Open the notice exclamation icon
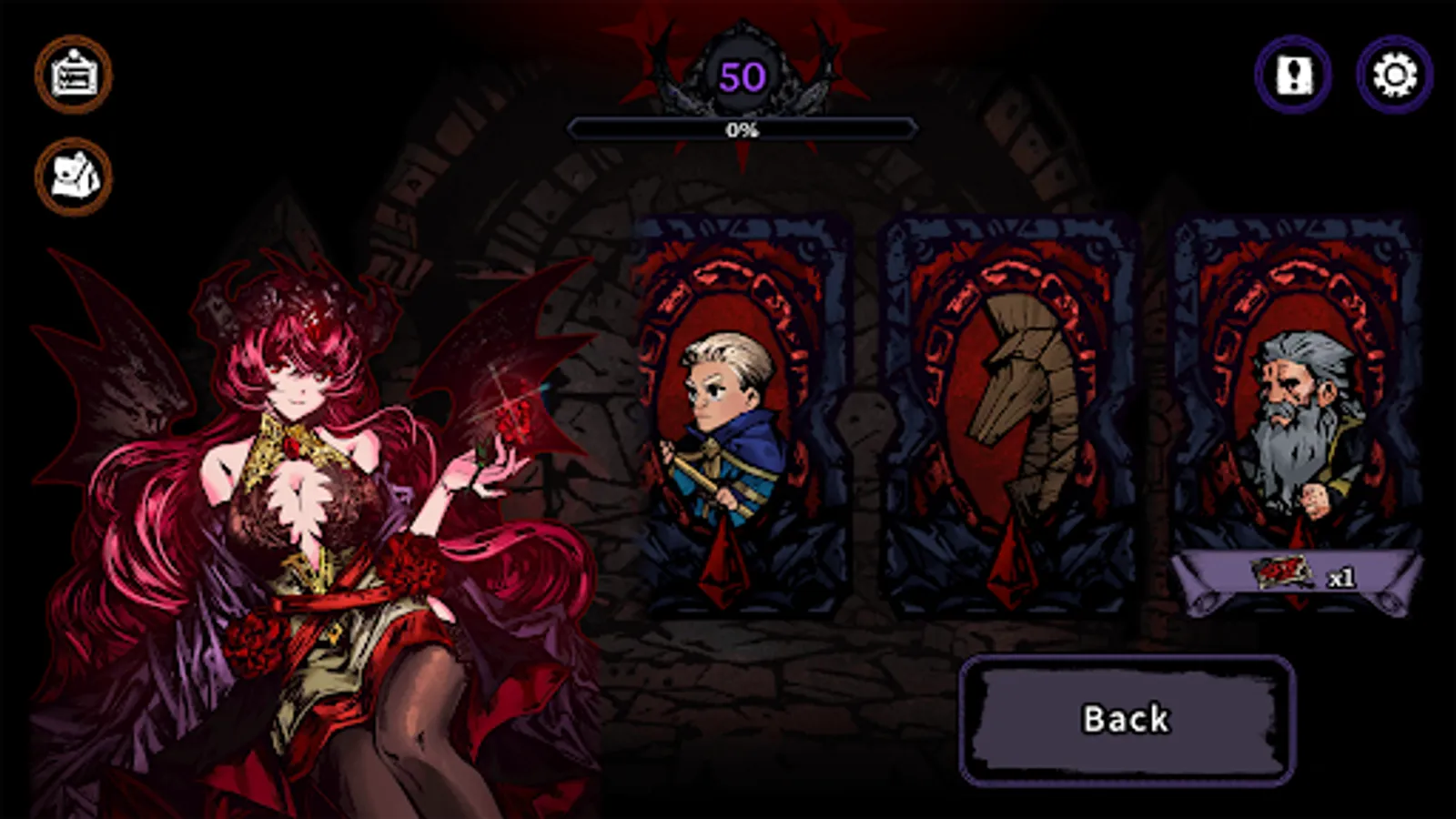Viewport: 1456px width, 819px height. [1294, 75]
